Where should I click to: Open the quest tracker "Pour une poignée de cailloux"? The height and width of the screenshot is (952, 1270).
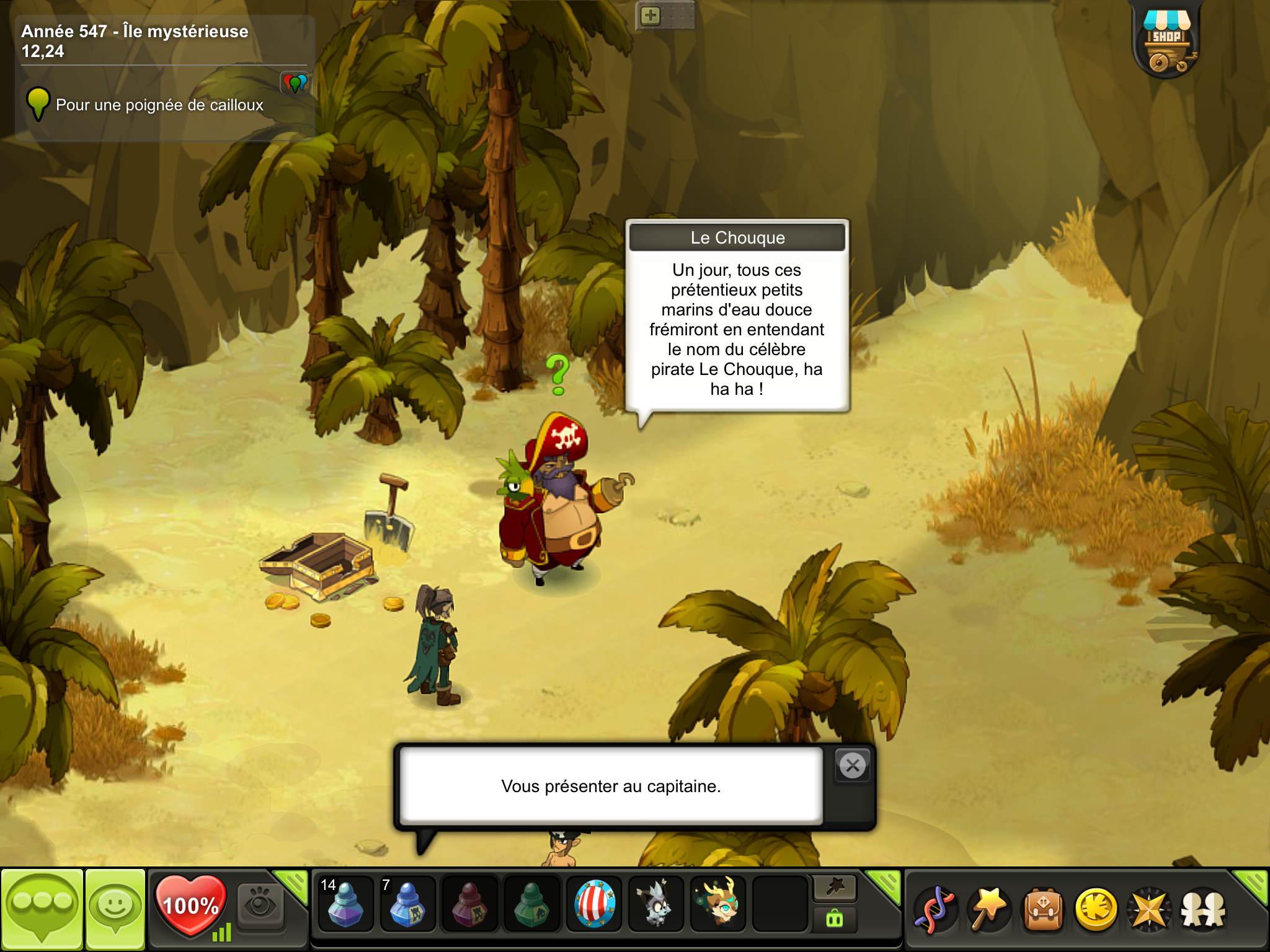click(x=159, y=105)
